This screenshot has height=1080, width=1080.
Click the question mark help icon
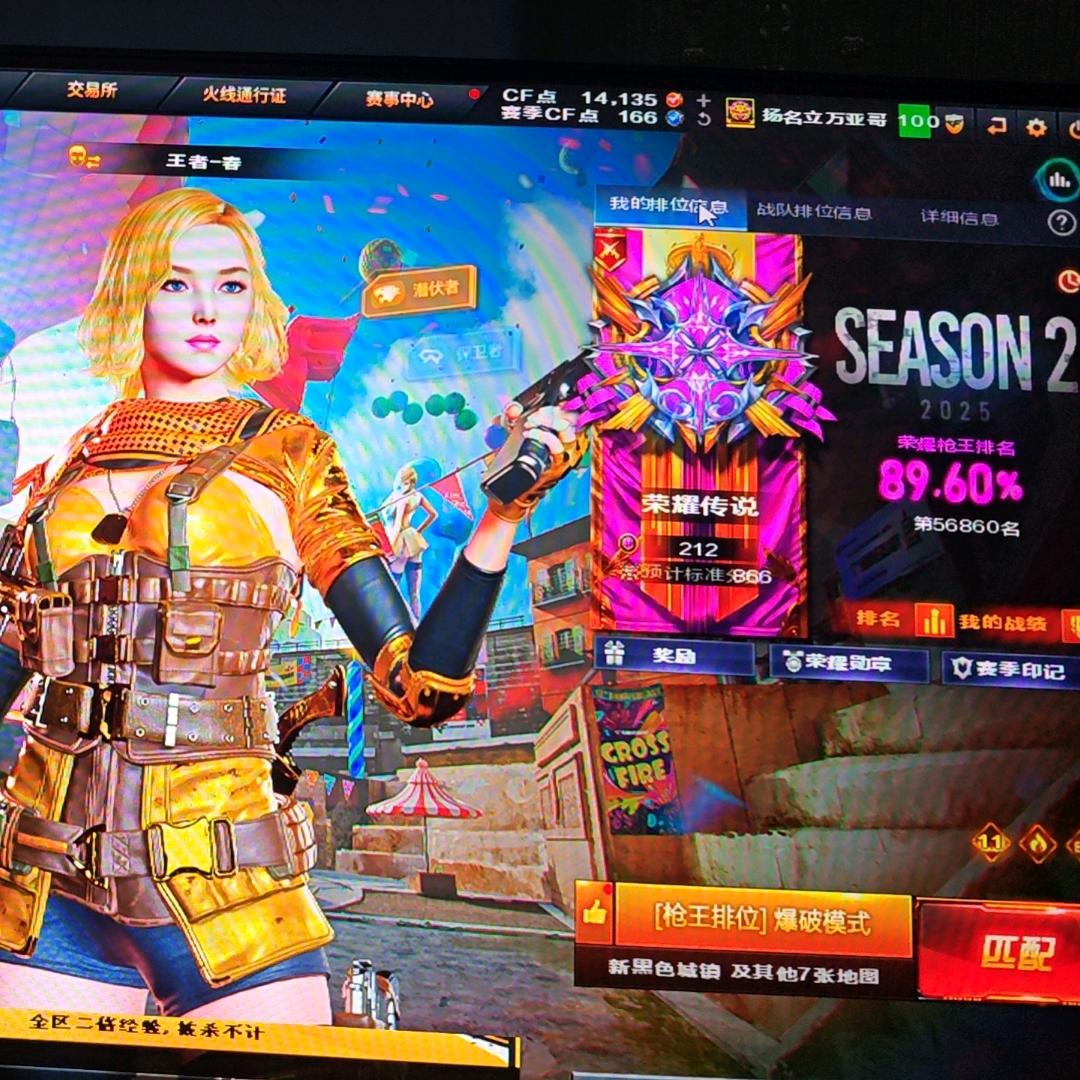click(x=1061, y=222)
